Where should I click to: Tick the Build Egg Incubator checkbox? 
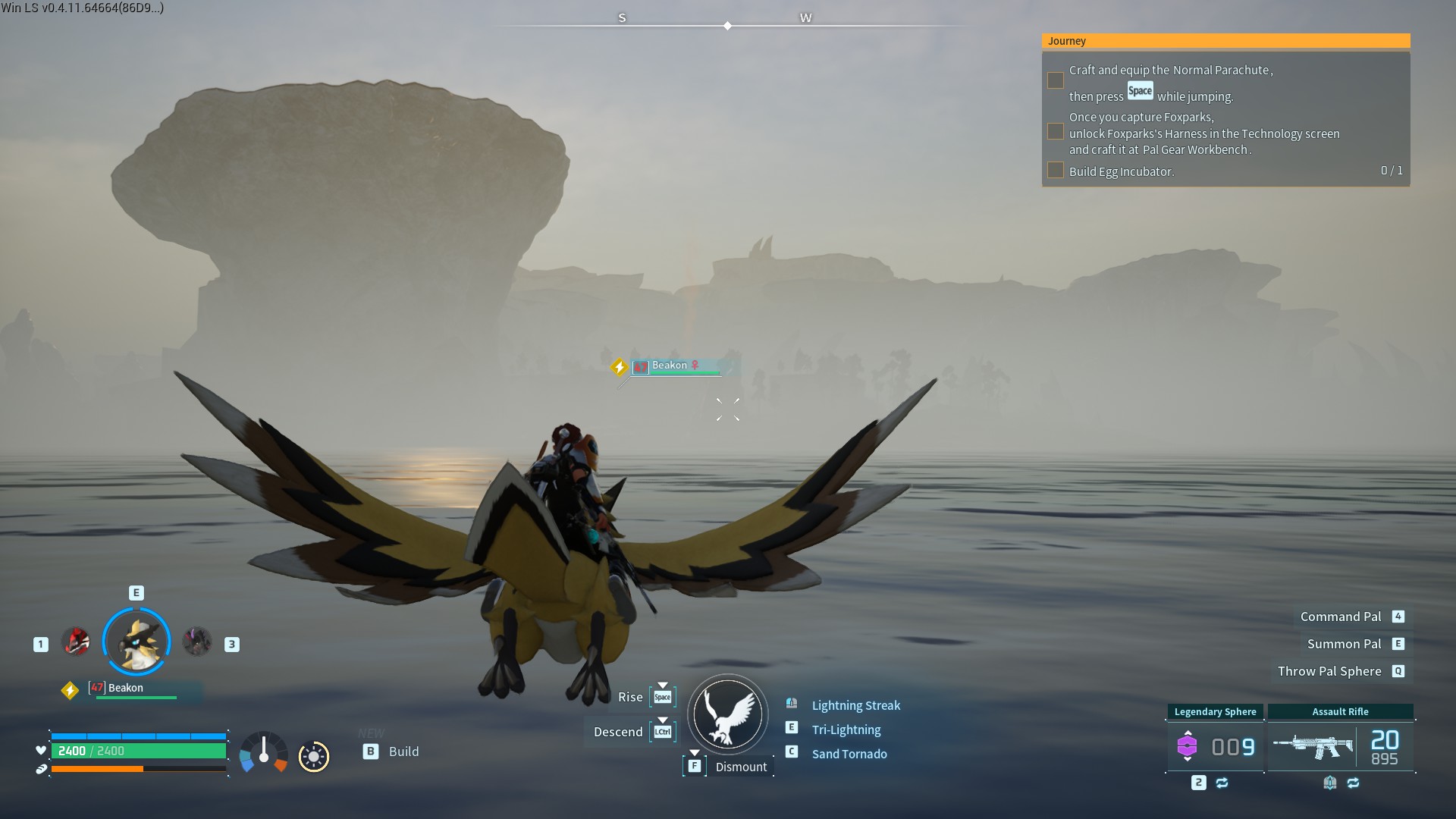point(1056,171)
